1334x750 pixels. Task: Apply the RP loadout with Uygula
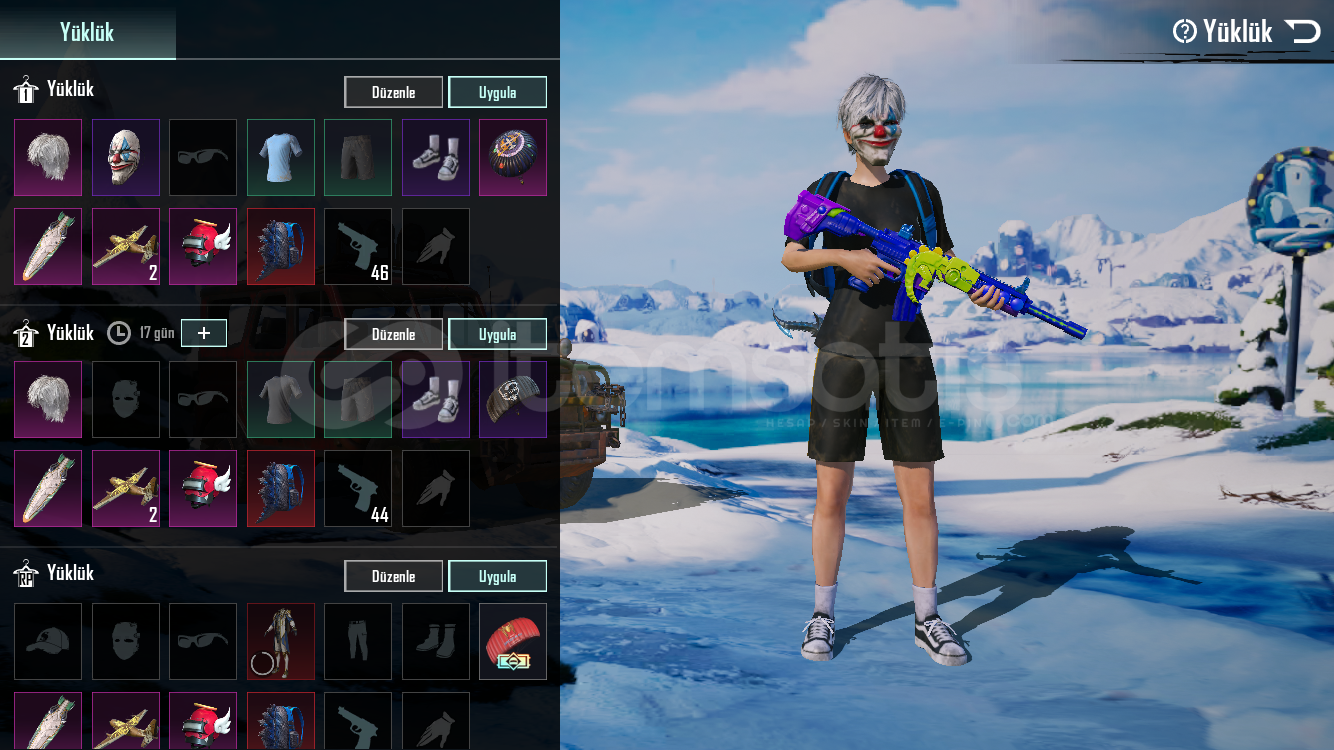(497, 576)
